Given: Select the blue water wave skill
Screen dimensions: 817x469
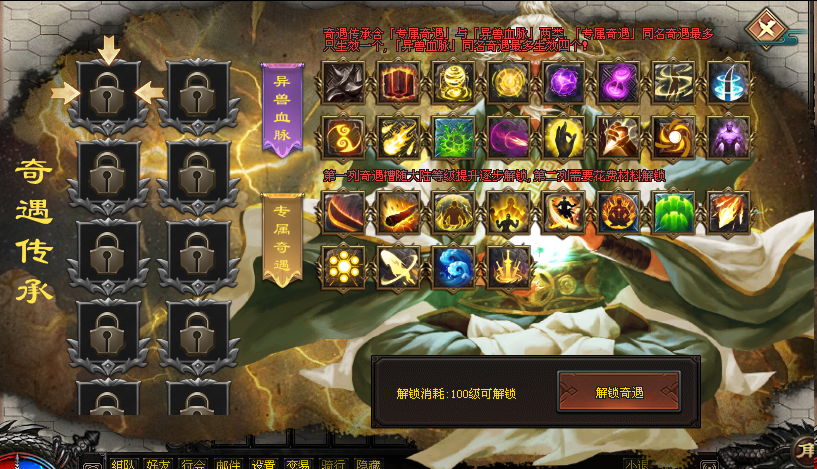Looking at the screenshot, I should (453, 267).
